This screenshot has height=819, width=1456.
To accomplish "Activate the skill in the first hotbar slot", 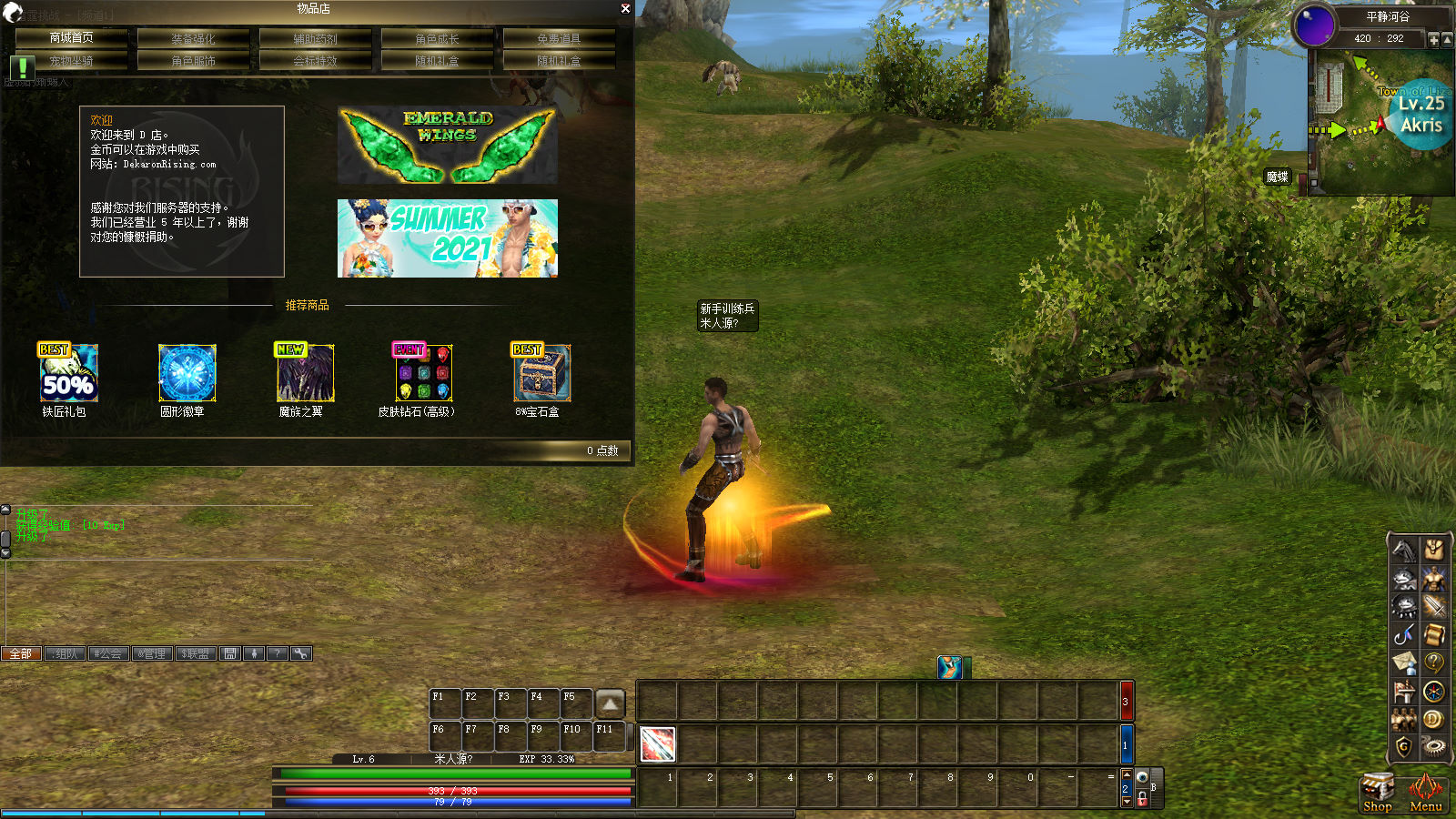I will [x=657, y=744].
